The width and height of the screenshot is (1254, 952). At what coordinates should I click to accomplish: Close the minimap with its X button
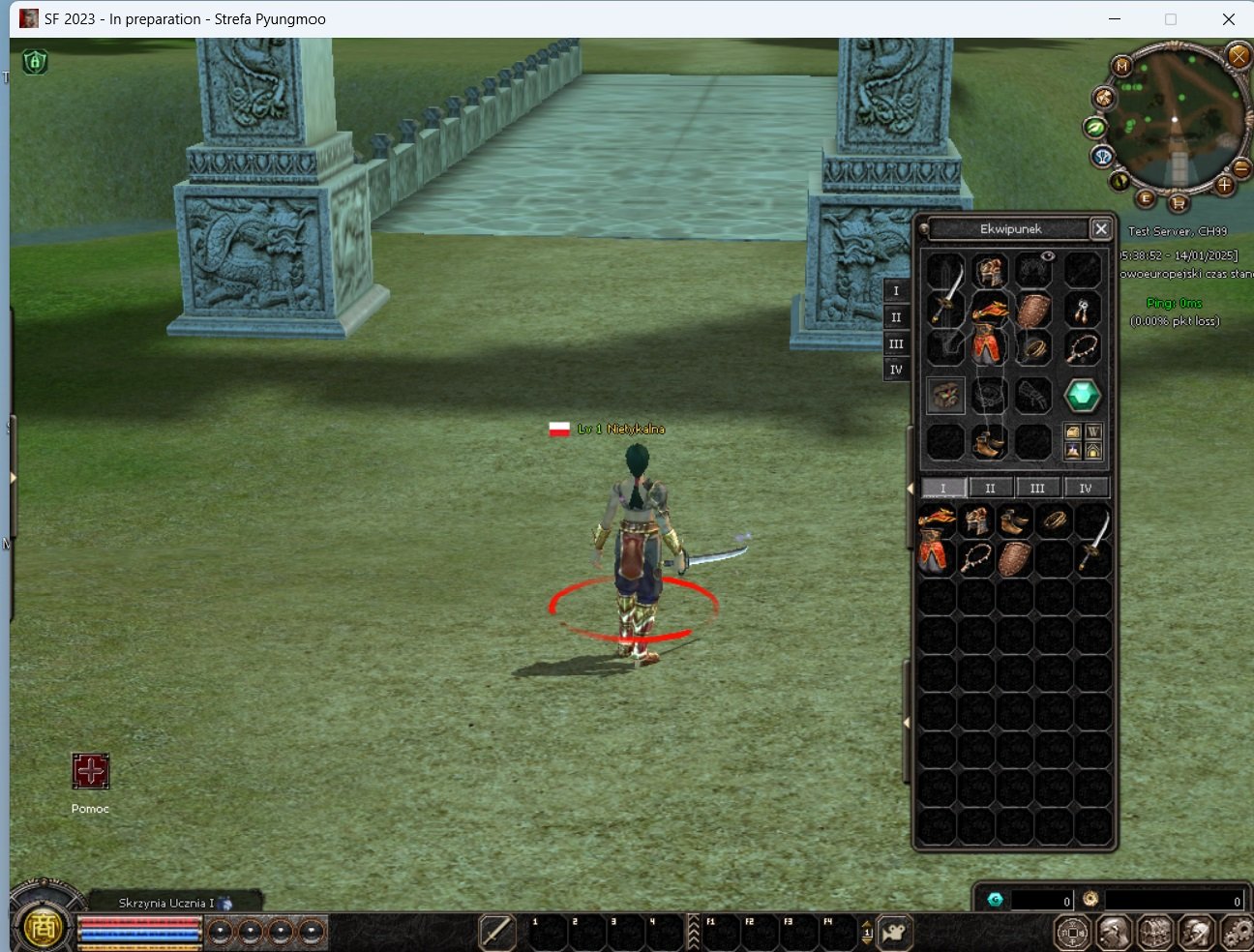point(1238,56)
